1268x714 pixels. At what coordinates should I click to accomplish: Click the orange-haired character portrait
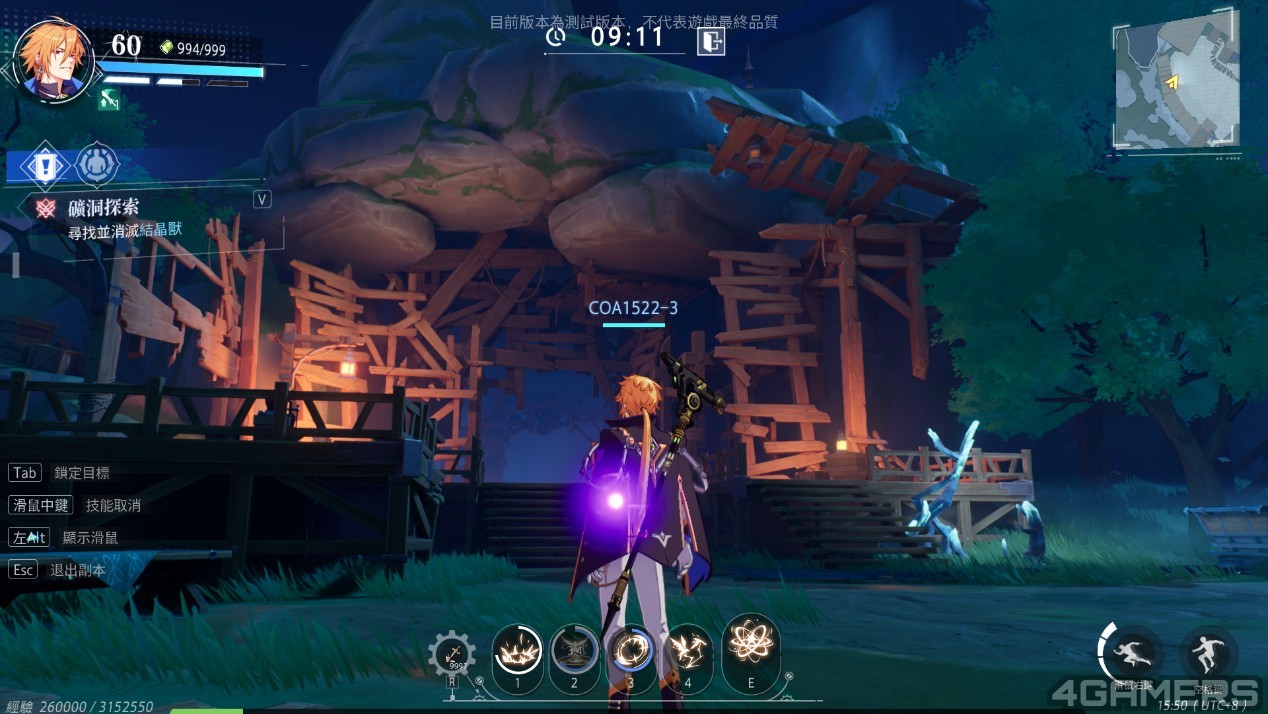55,59
